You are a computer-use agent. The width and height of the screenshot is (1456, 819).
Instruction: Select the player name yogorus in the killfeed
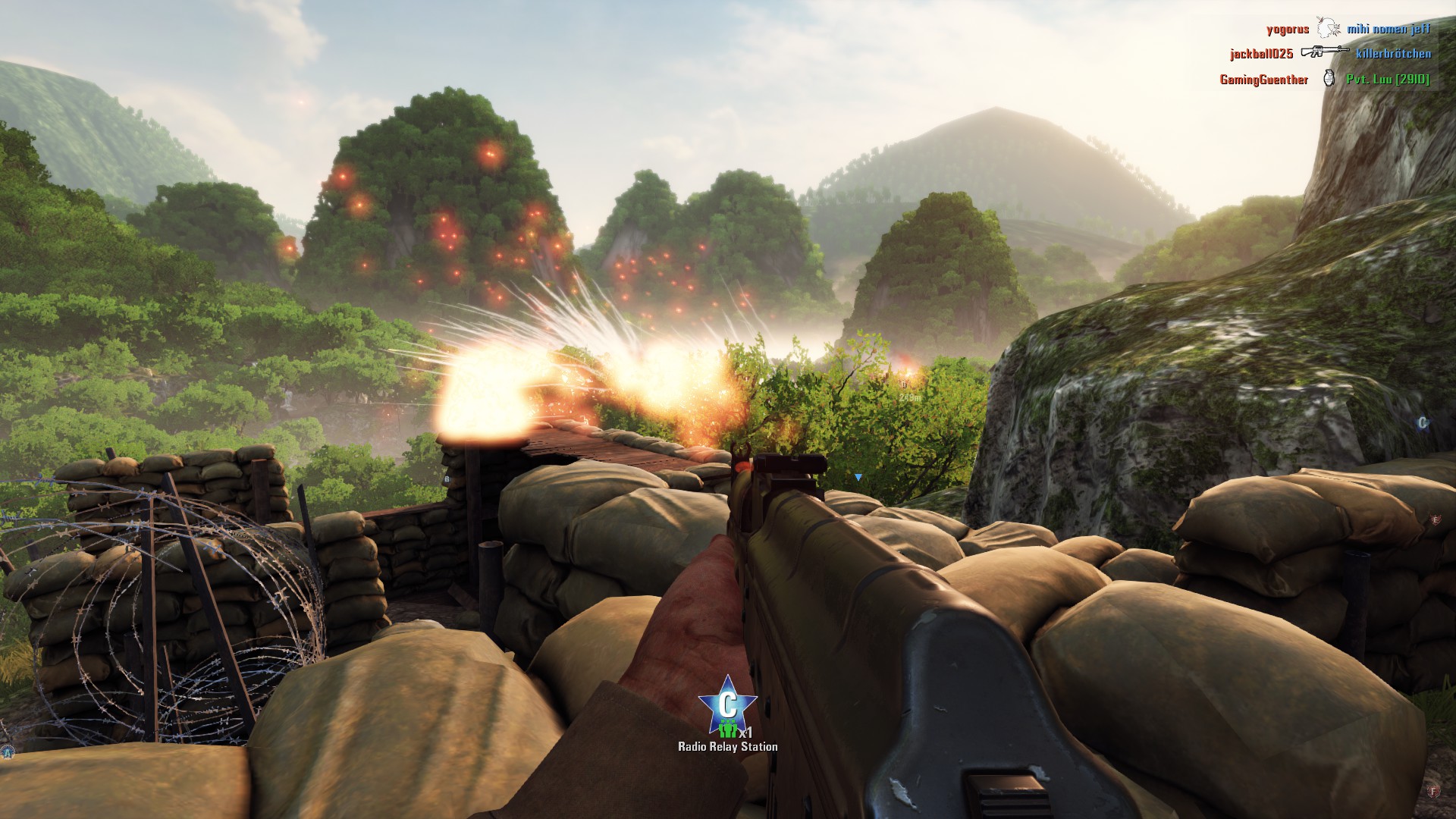1288,28
